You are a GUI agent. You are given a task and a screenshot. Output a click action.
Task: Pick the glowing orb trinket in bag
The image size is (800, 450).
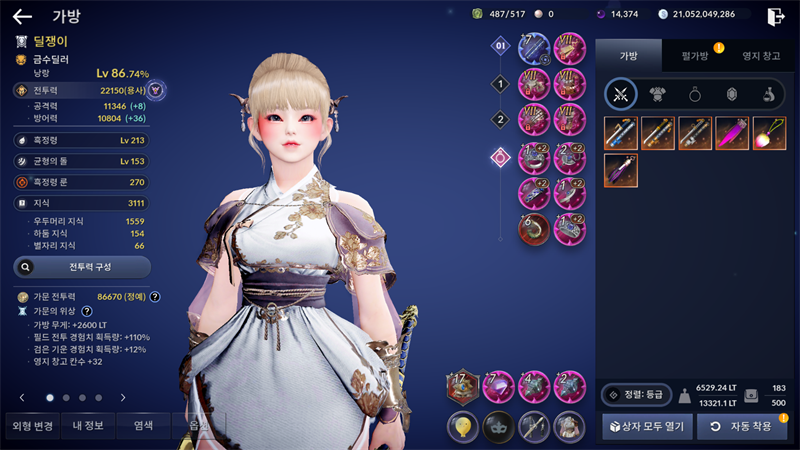click(x=769, y=133)
